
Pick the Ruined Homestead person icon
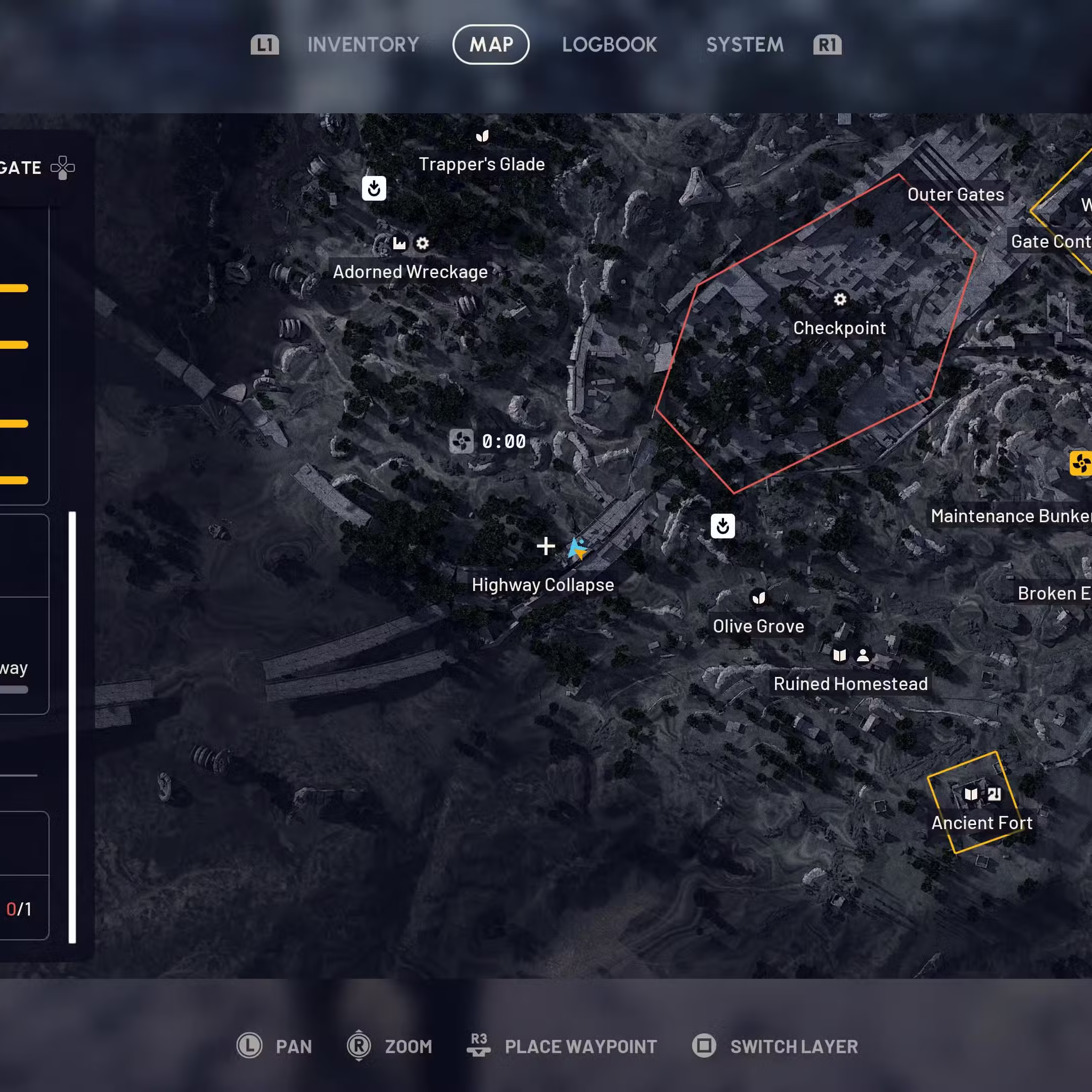[862, 655]
